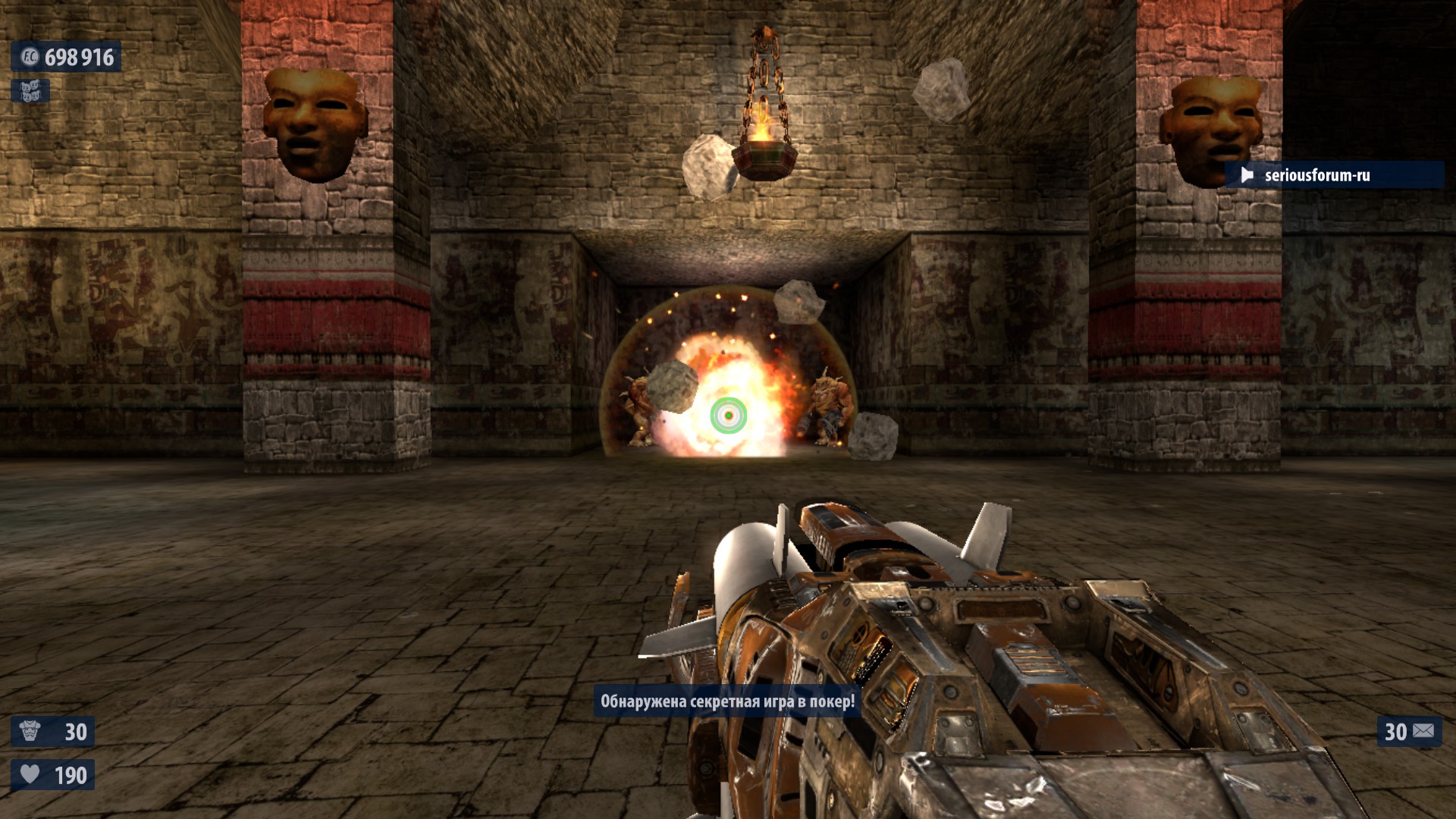Select the seriousforum-ru player entry
Image resolution: width=1456 pixels, height=819 pixels.
pyautogui.click(x=1316, y=175)
